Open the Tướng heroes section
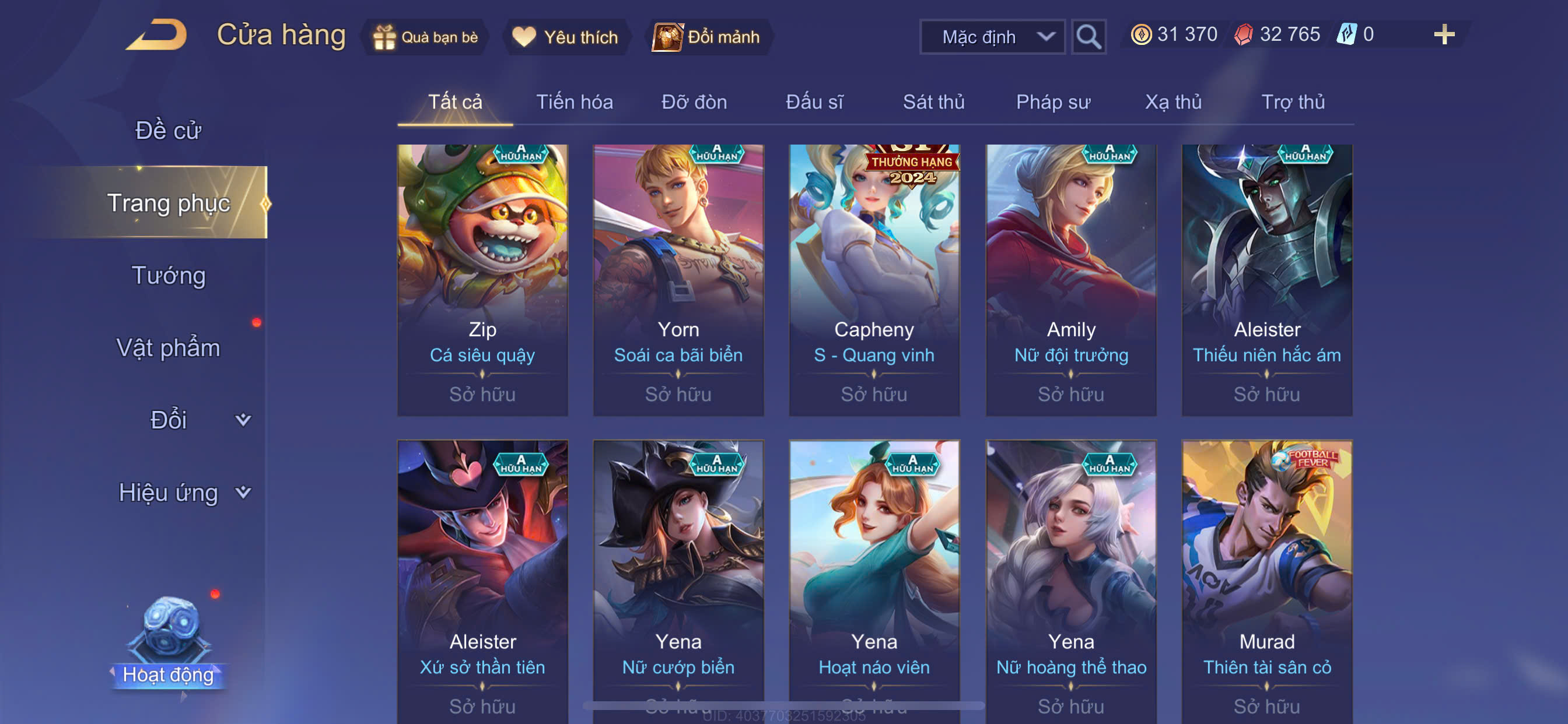 pyautogui.click(x=169, y=276)
